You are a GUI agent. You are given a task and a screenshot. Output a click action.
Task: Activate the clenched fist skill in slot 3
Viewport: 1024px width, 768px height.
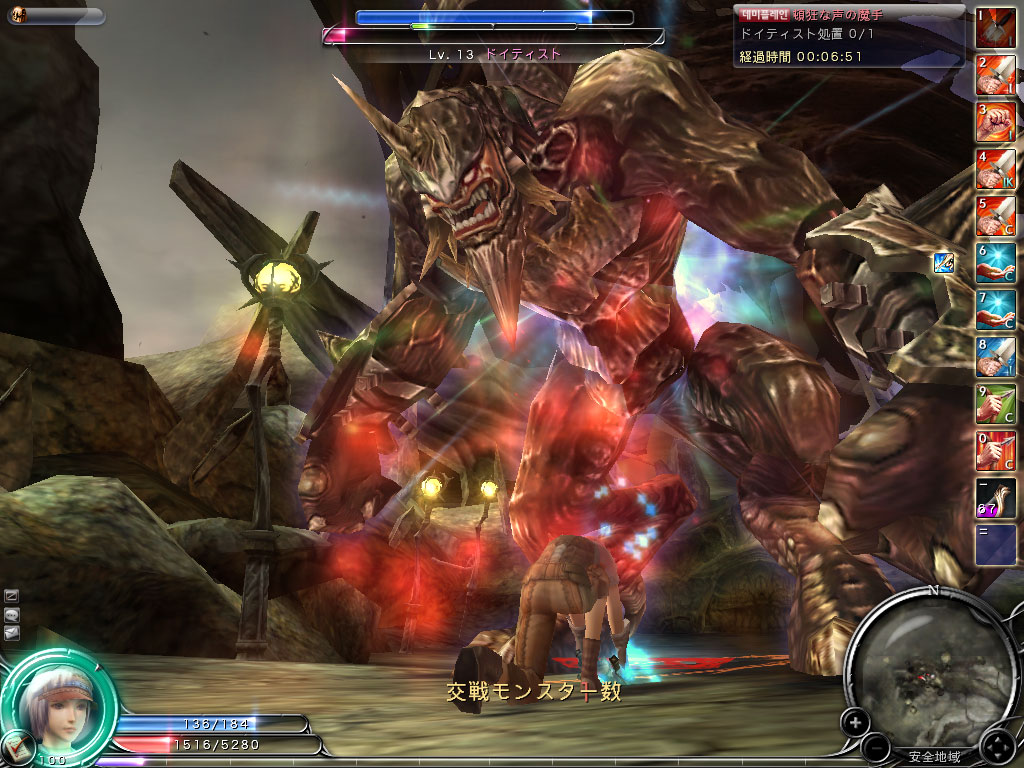click(995, 123)
